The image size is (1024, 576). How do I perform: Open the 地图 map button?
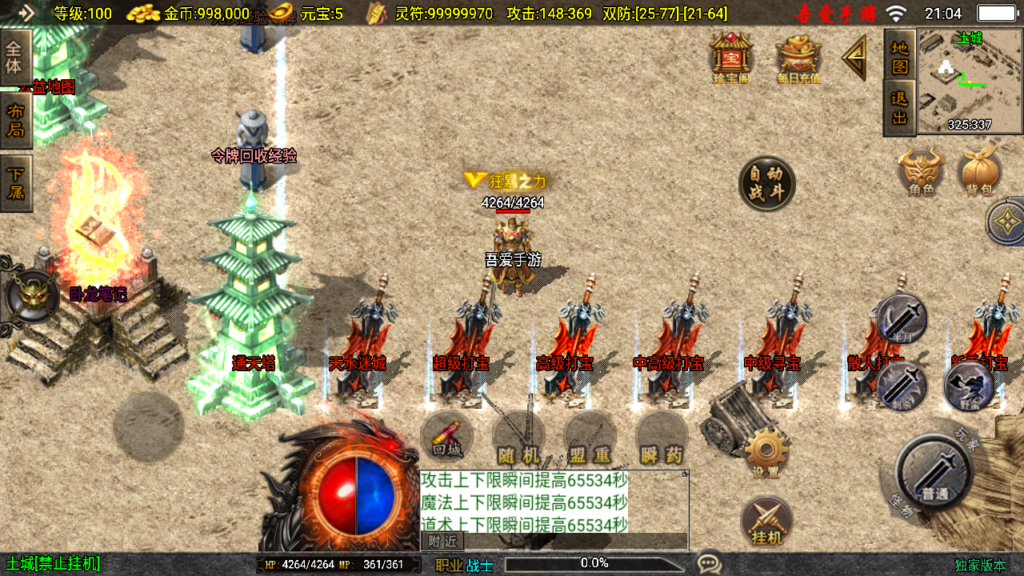[x=899, y=55]
